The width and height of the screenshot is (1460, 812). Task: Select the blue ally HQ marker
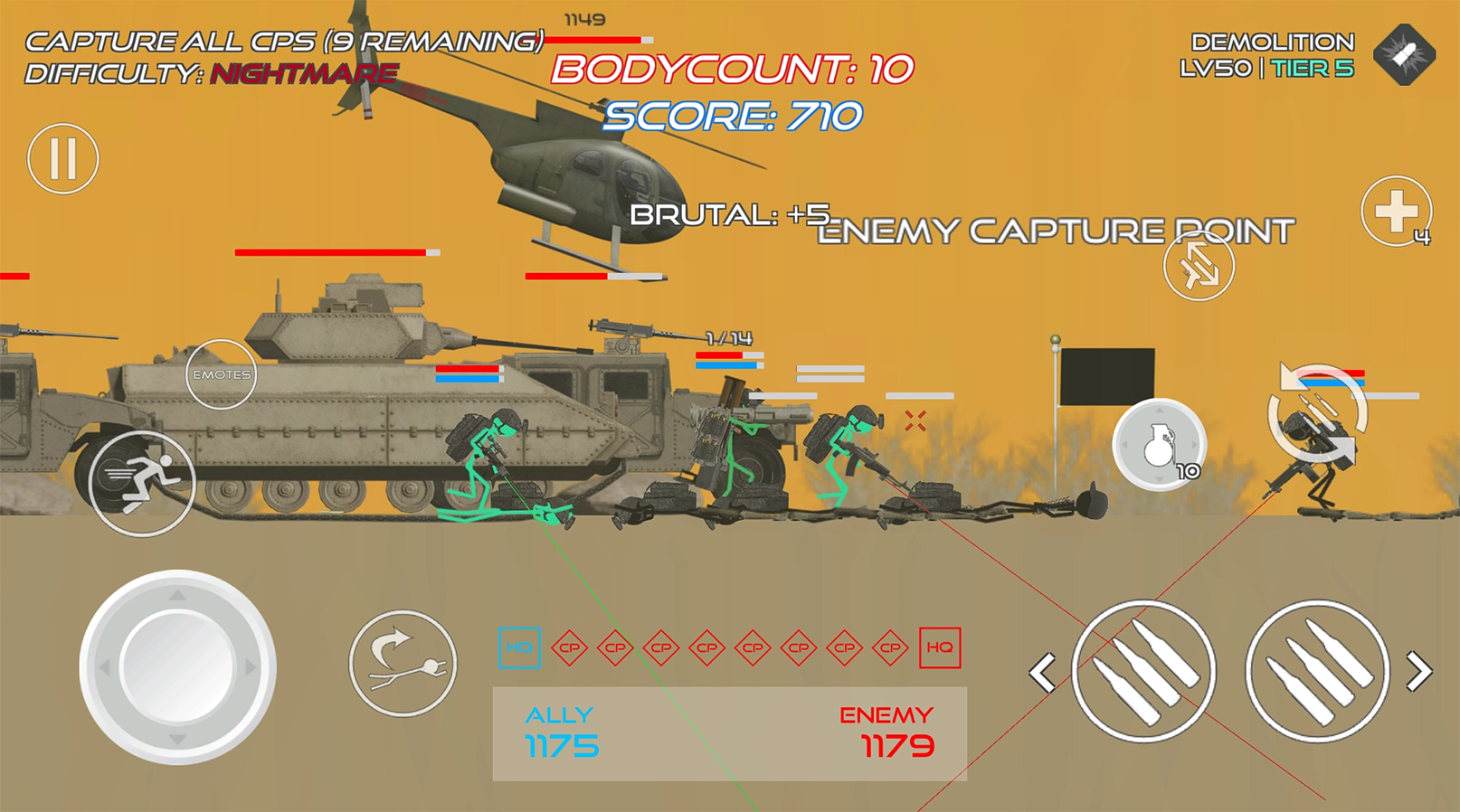point(518,647)
